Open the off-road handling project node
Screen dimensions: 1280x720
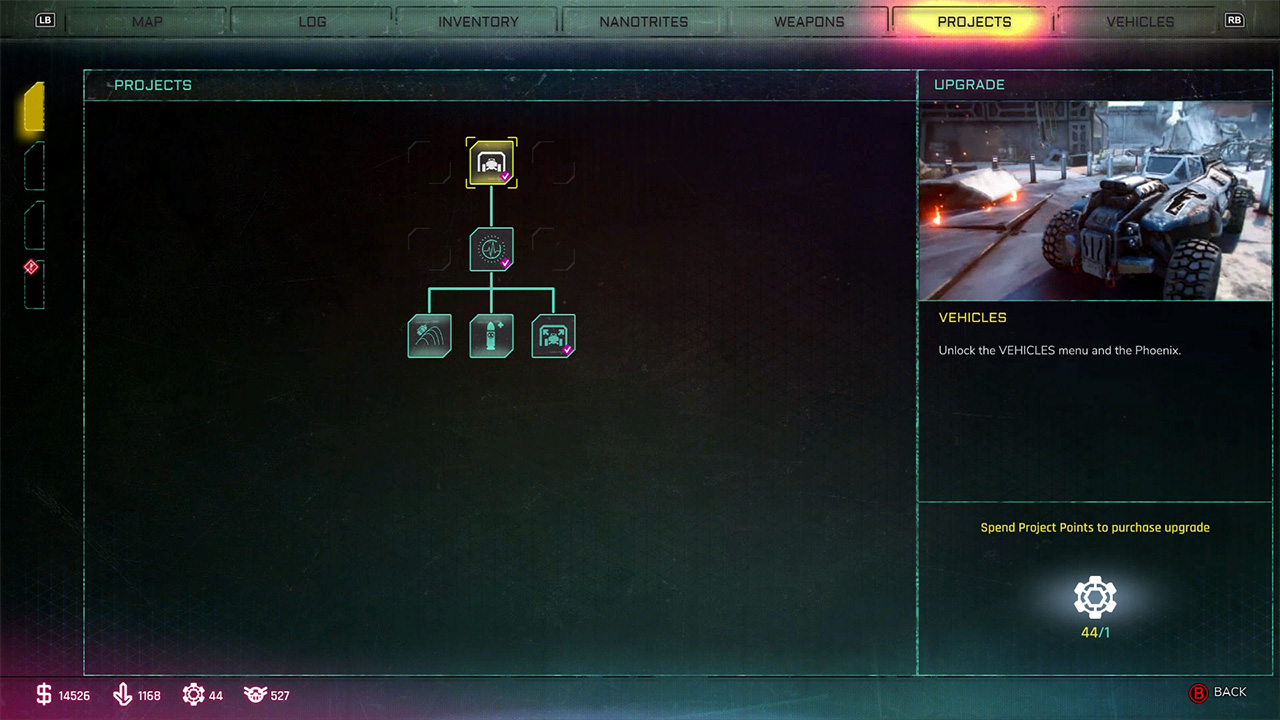[429, 335]
